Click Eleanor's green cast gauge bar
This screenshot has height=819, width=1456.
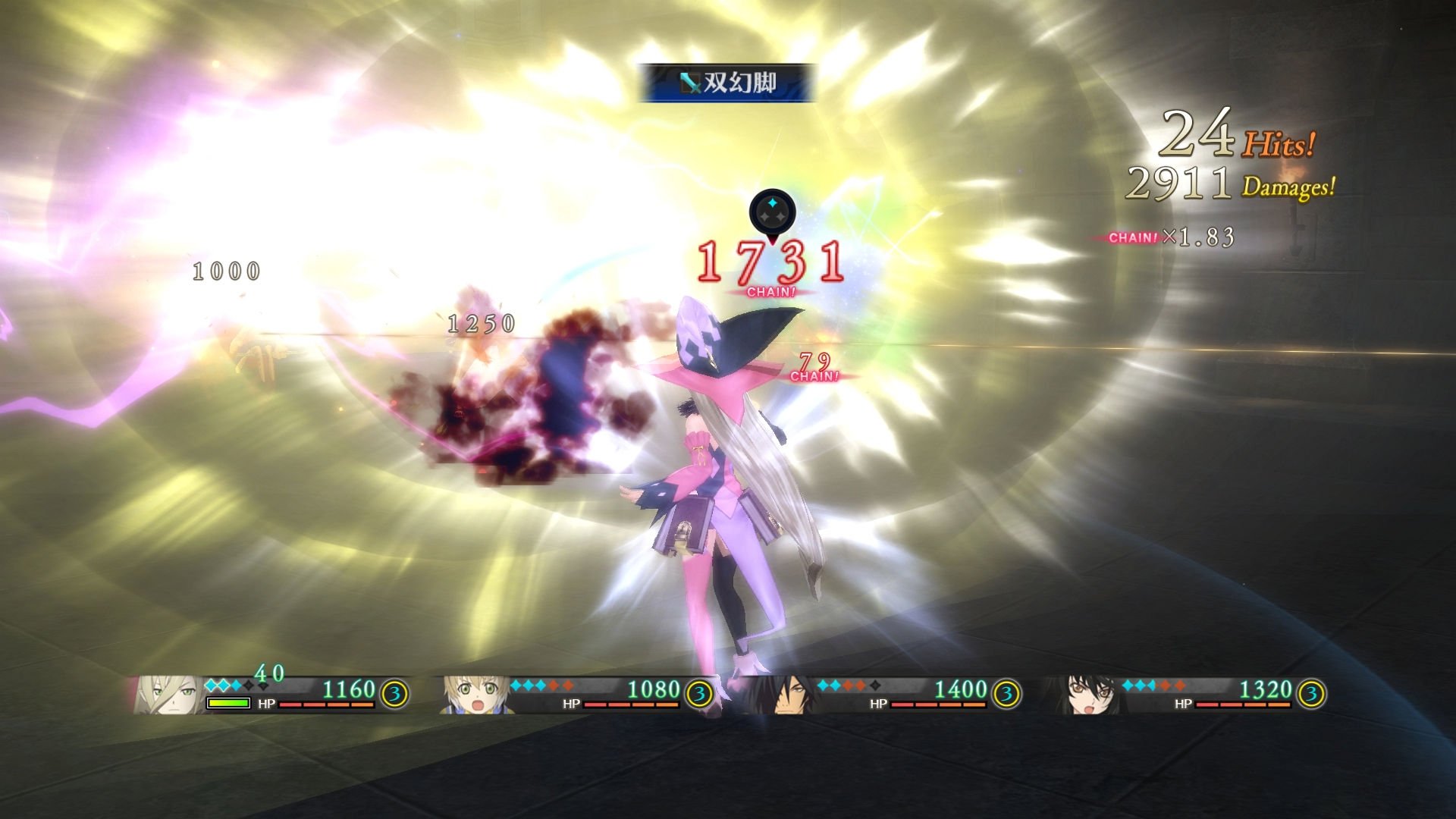228,703
